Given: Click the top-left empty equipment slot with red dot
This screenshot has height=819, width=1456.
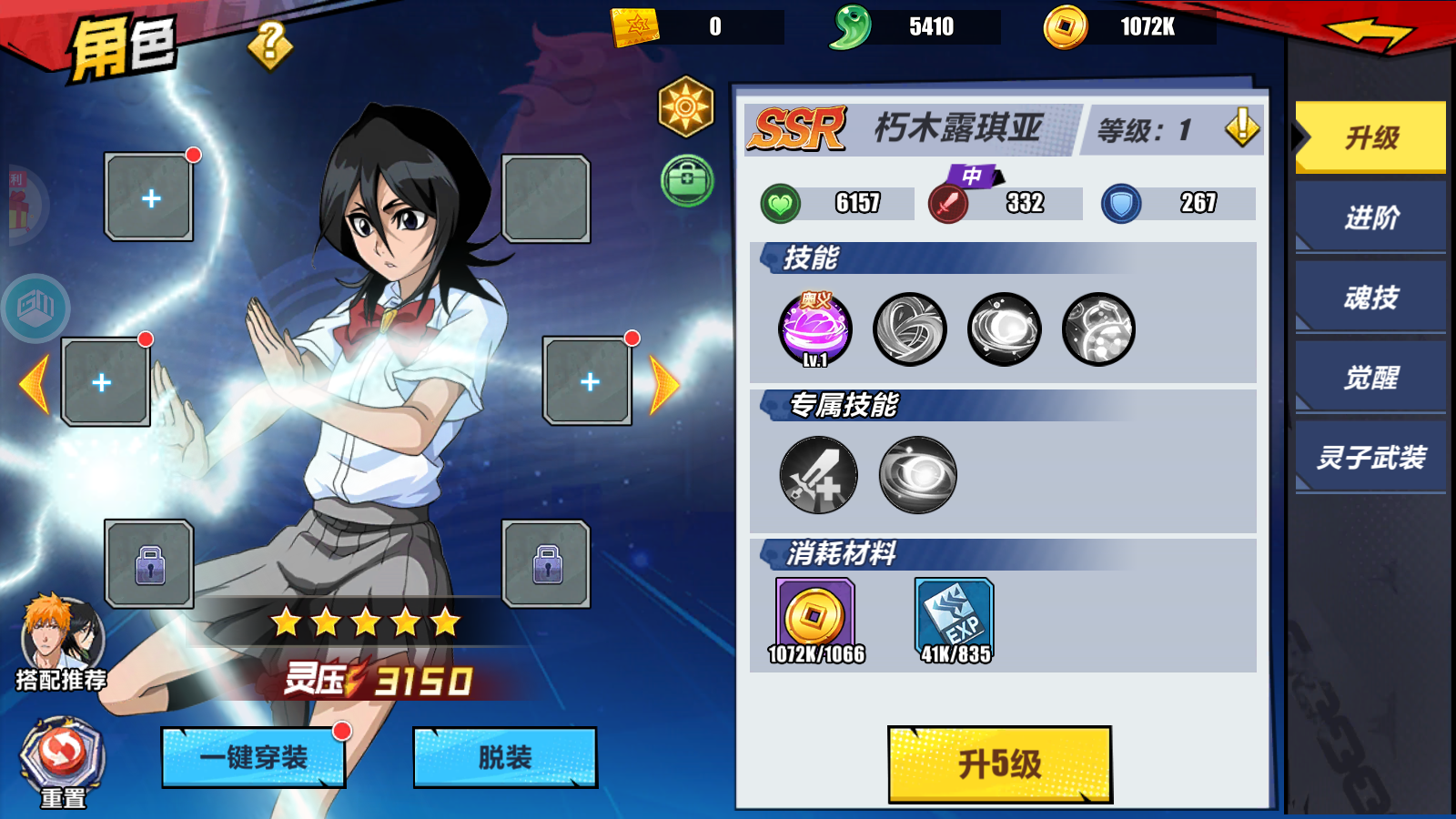Looking at the screenshot, I should point(148,198).
